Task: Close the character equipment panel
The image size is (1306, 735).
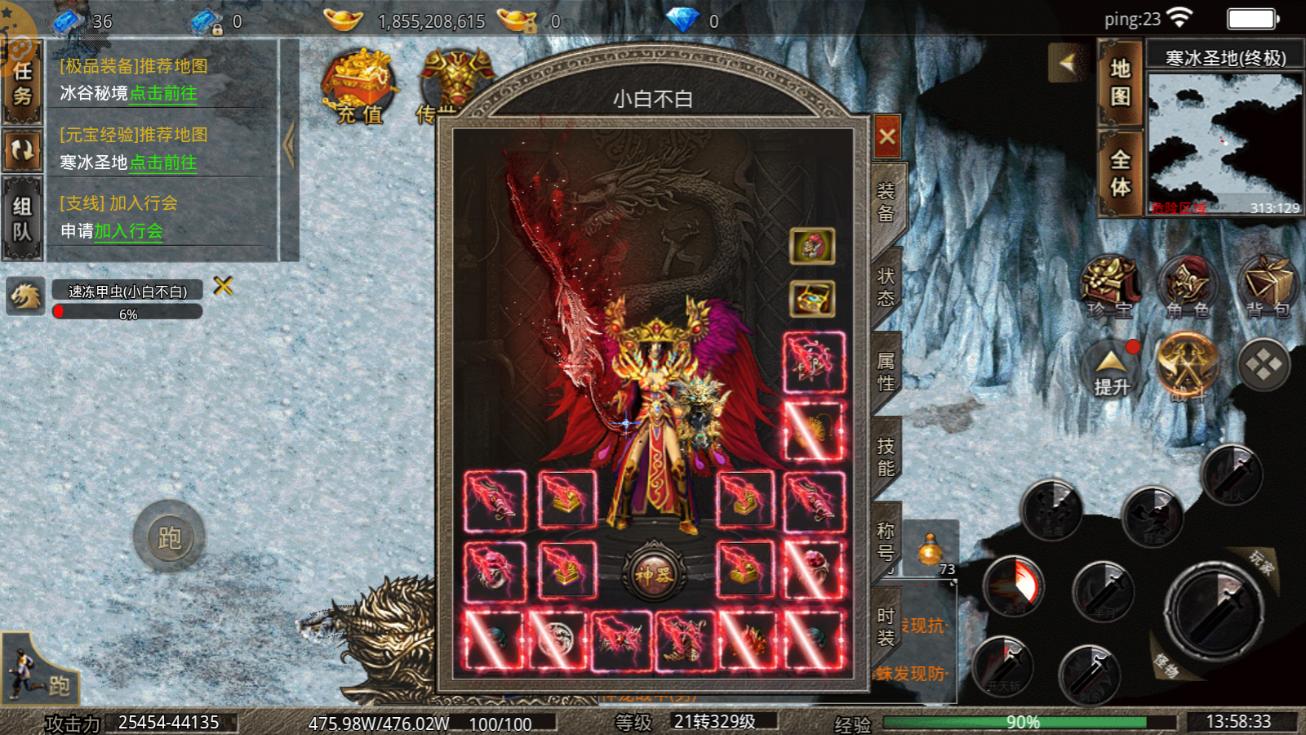Action: click(x=886, y=137)
